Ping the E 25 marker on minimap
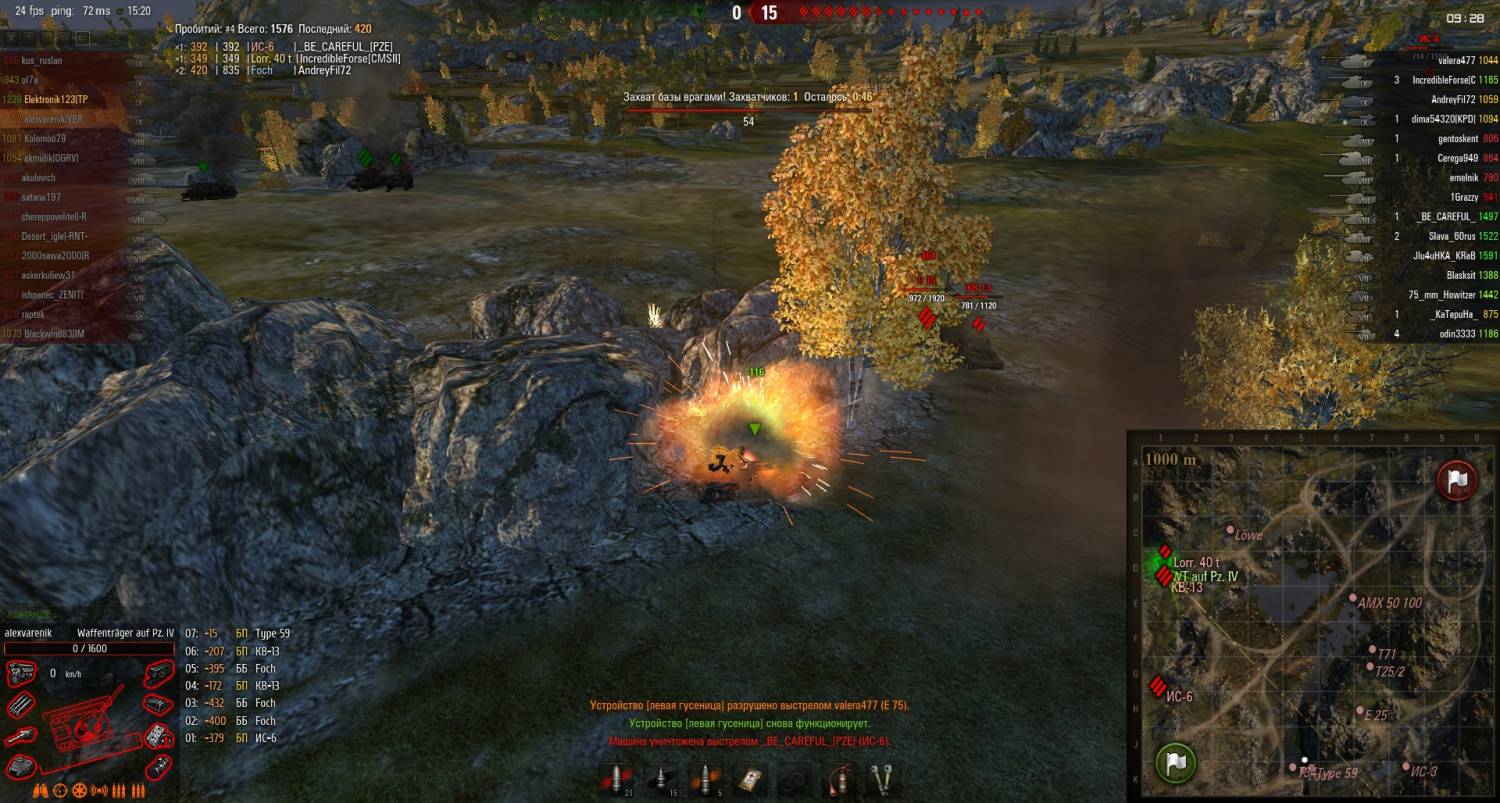The image size is (1500, 803). click(1359, 711)
